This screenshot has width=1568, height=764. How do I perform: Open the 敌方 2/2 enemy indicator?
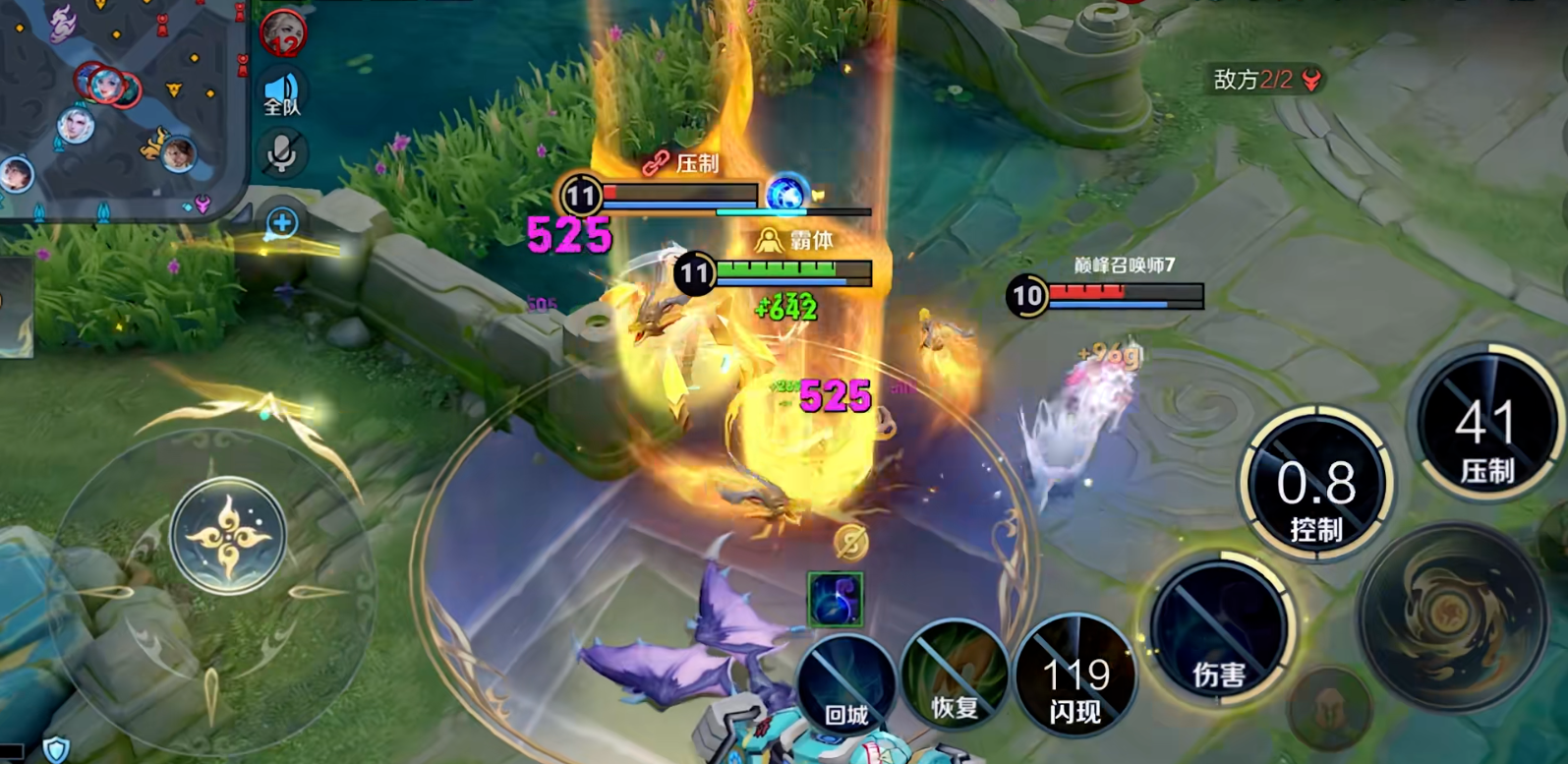[1267, 80]
